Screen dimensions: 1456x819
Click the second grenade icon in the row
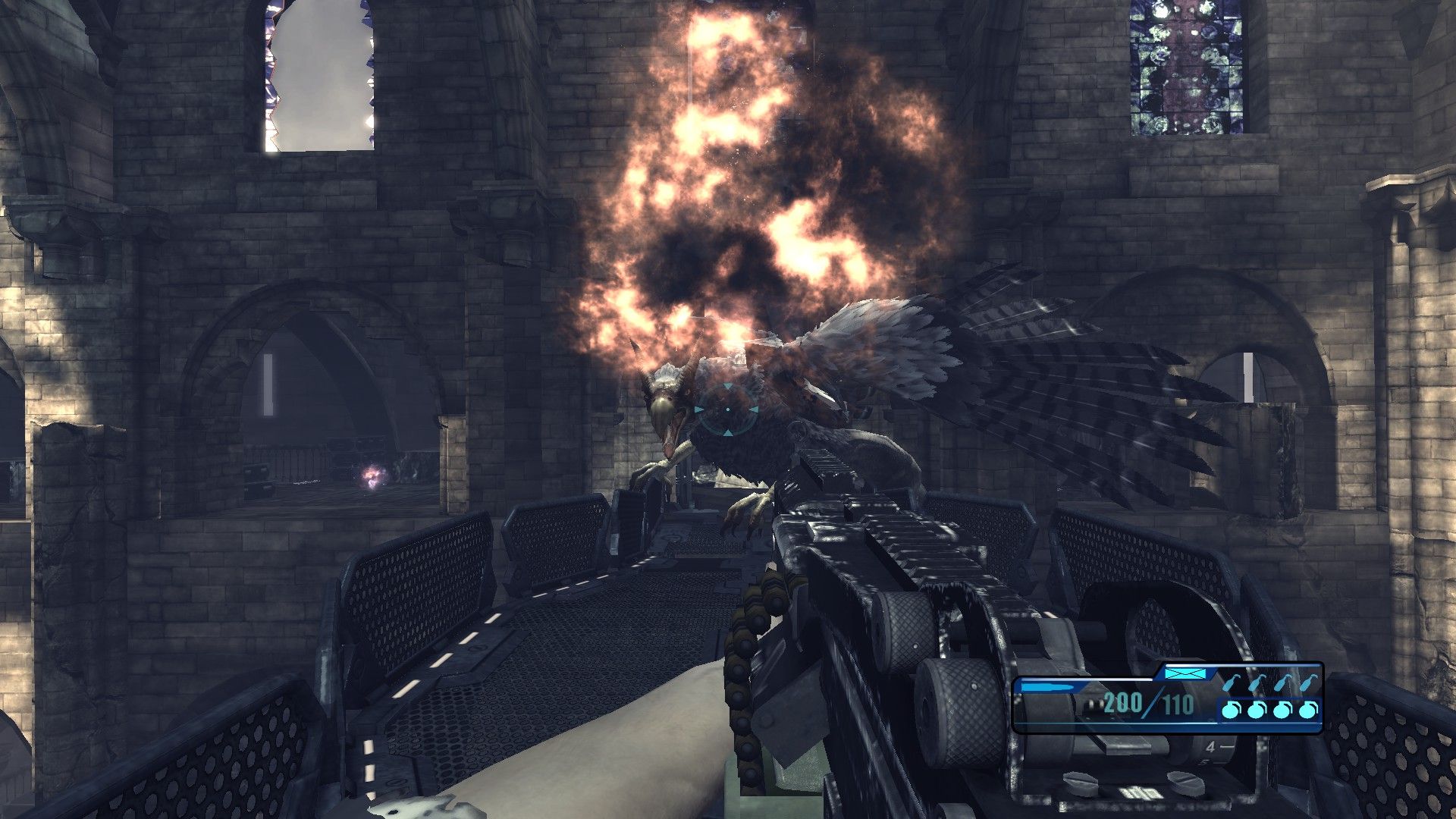[x=1256, y=709]
